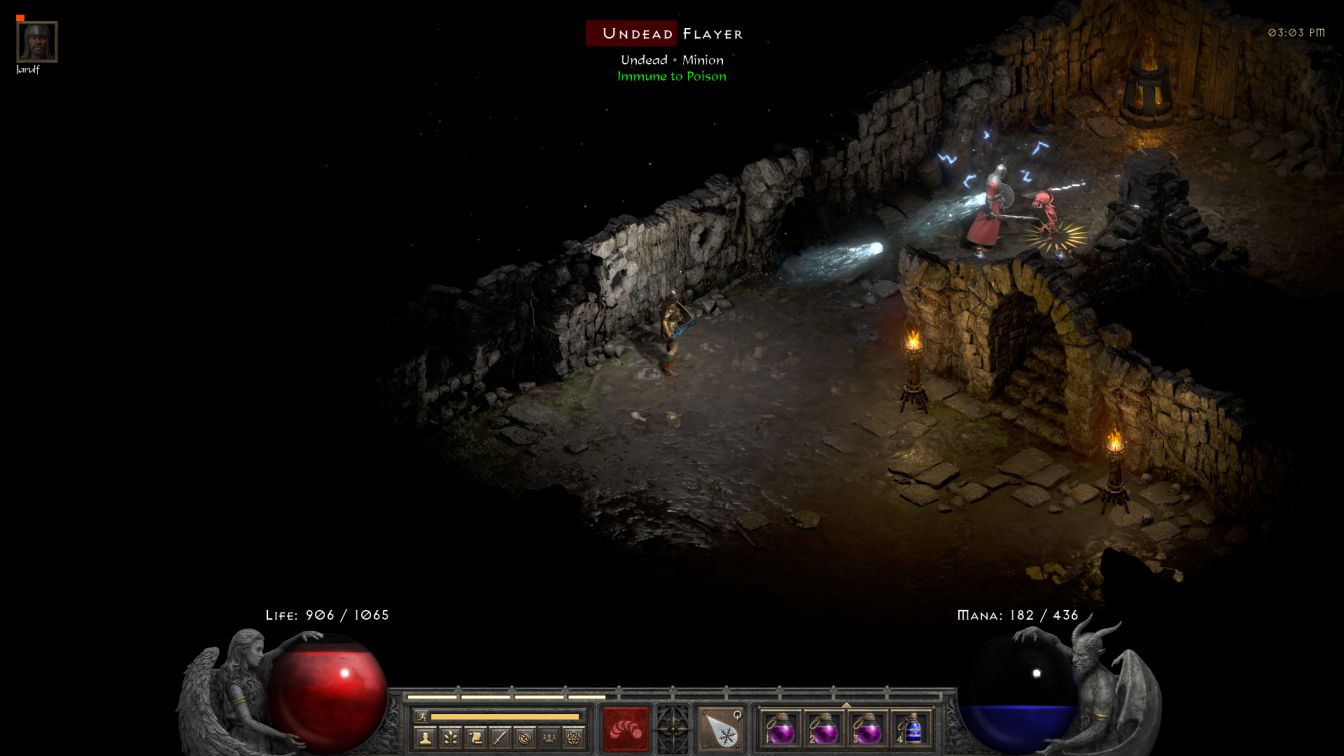This screenshot has height=756, width=1344.
Task: Open the party panel button
Action: 549,738
